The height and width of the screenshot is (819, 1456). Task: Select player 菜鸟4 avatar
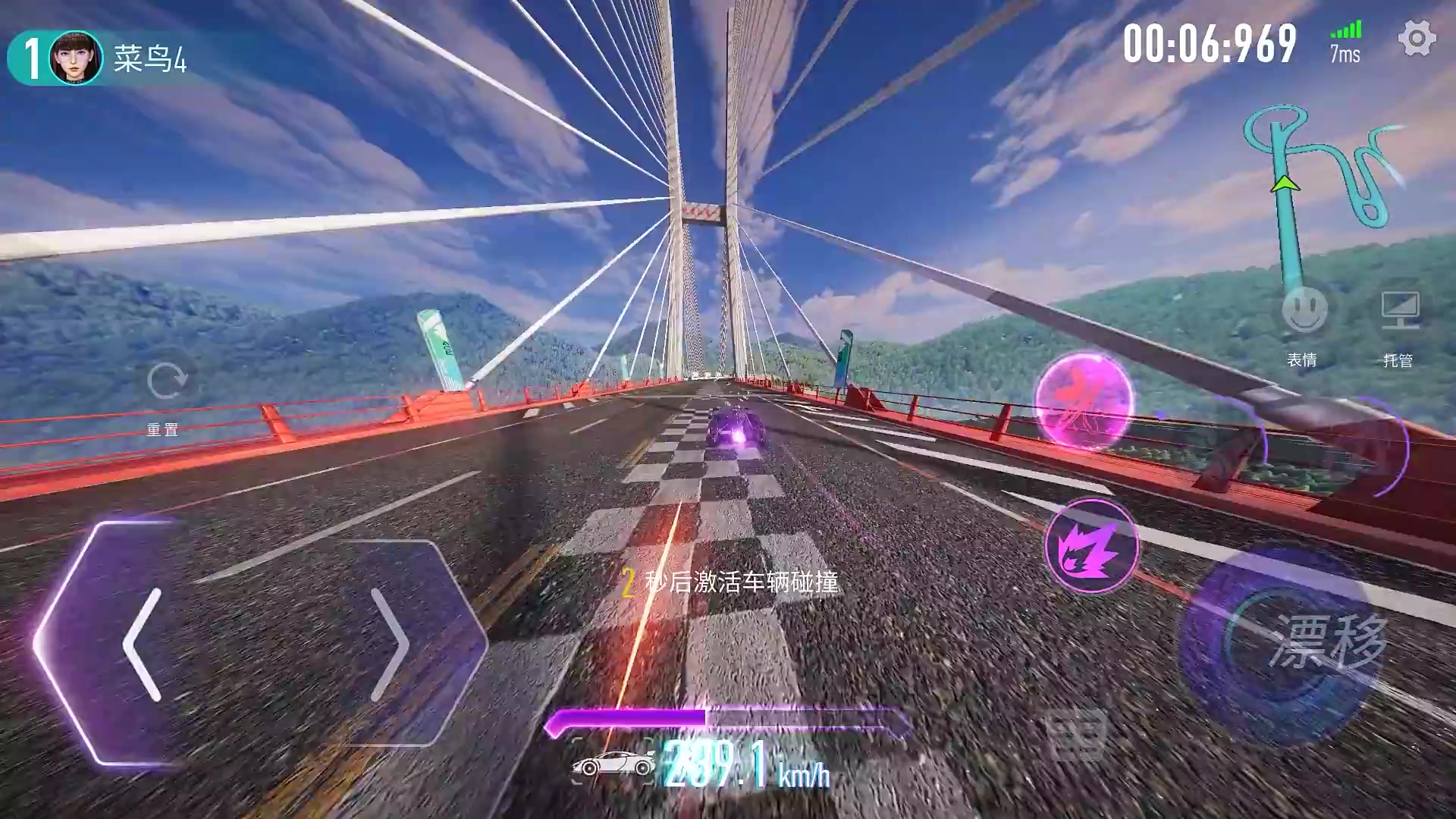76,58
